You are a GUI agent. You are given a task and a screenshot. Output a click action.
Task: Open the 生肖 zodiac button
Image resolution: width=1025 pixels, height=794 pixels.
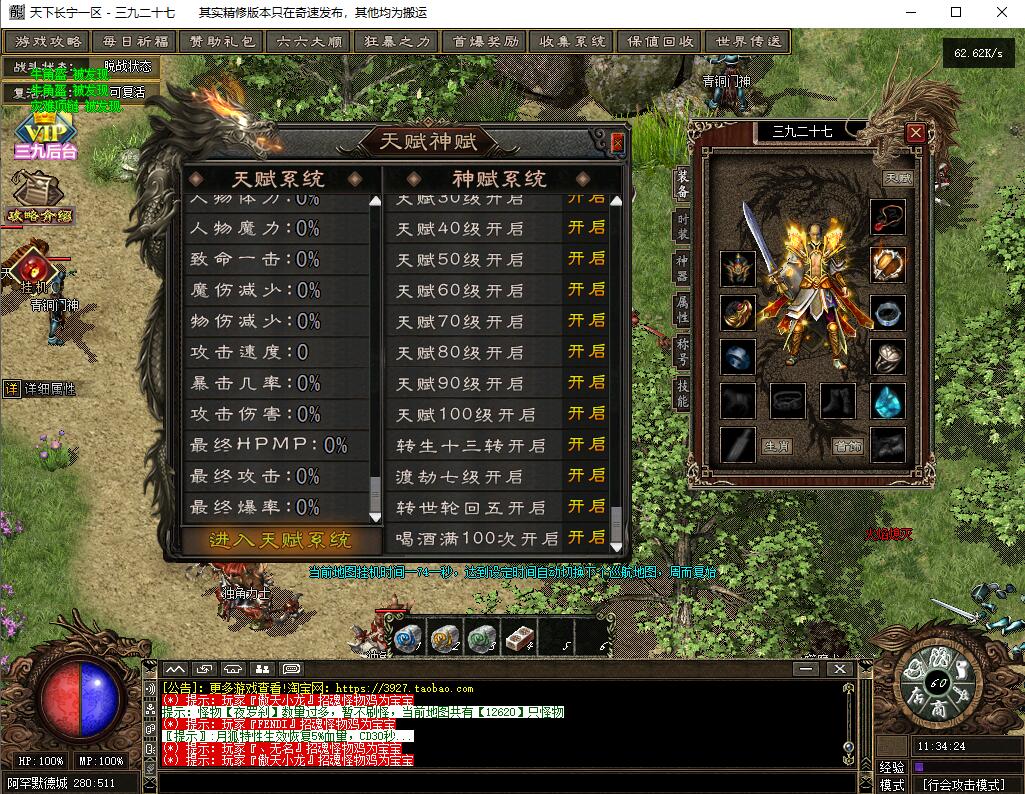(x=776, y=446)
